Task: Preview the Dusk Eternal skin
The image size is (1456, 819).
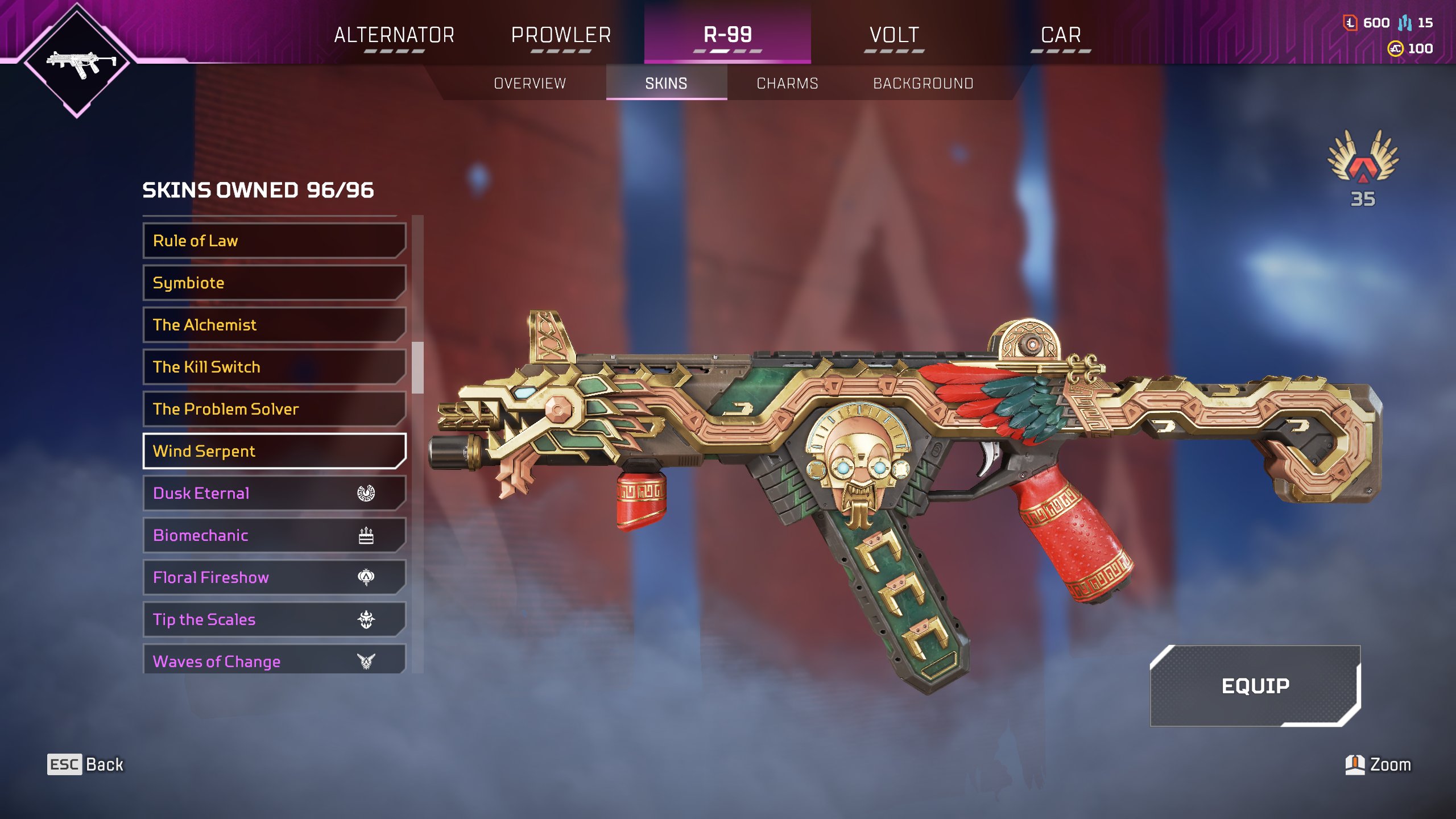Action: point(274,493)
